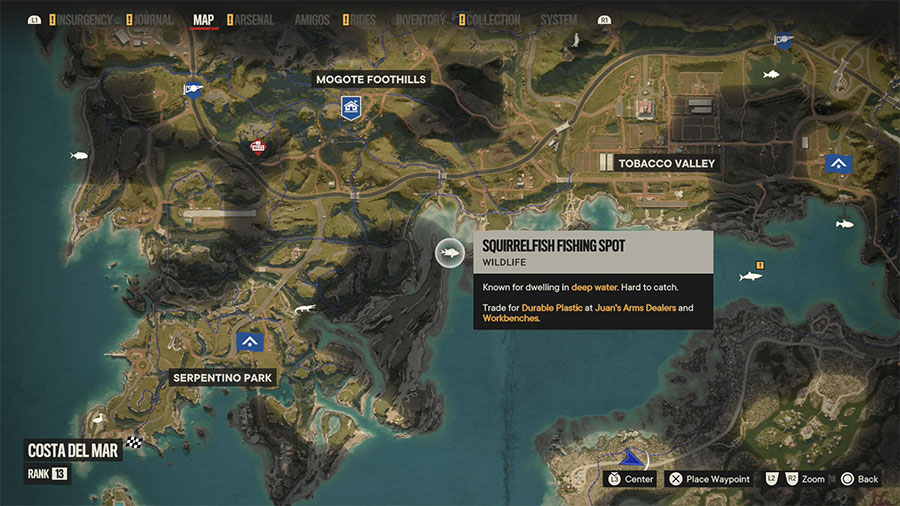Select the Map tab
Viewport: 900px width, 506px height.
pyautogui.click(x=203, y=20)
